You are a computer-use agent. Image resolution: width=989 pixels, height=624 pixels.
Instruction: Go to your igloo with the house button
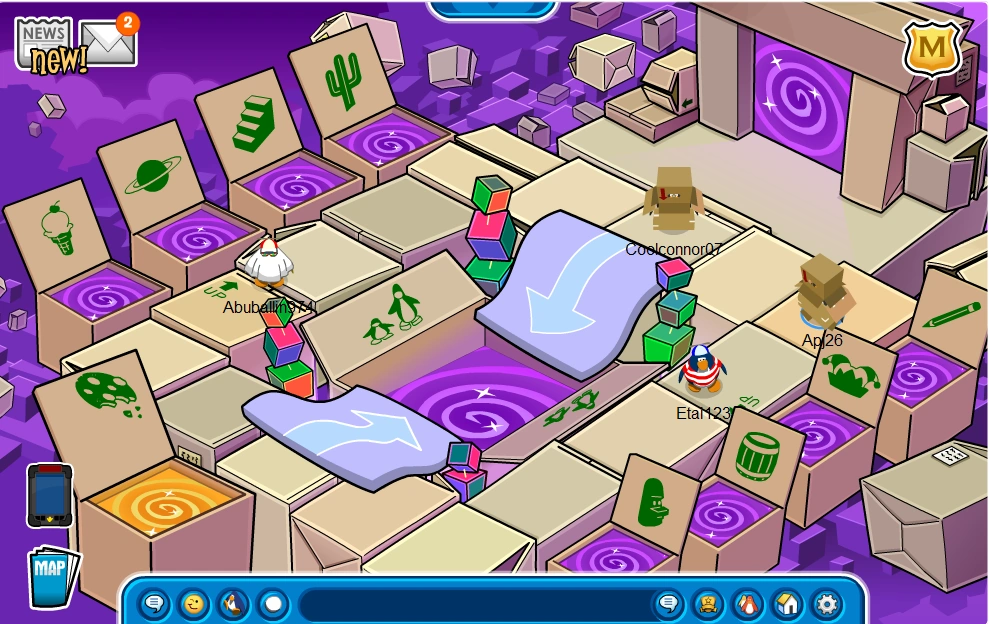pos(787,604)
